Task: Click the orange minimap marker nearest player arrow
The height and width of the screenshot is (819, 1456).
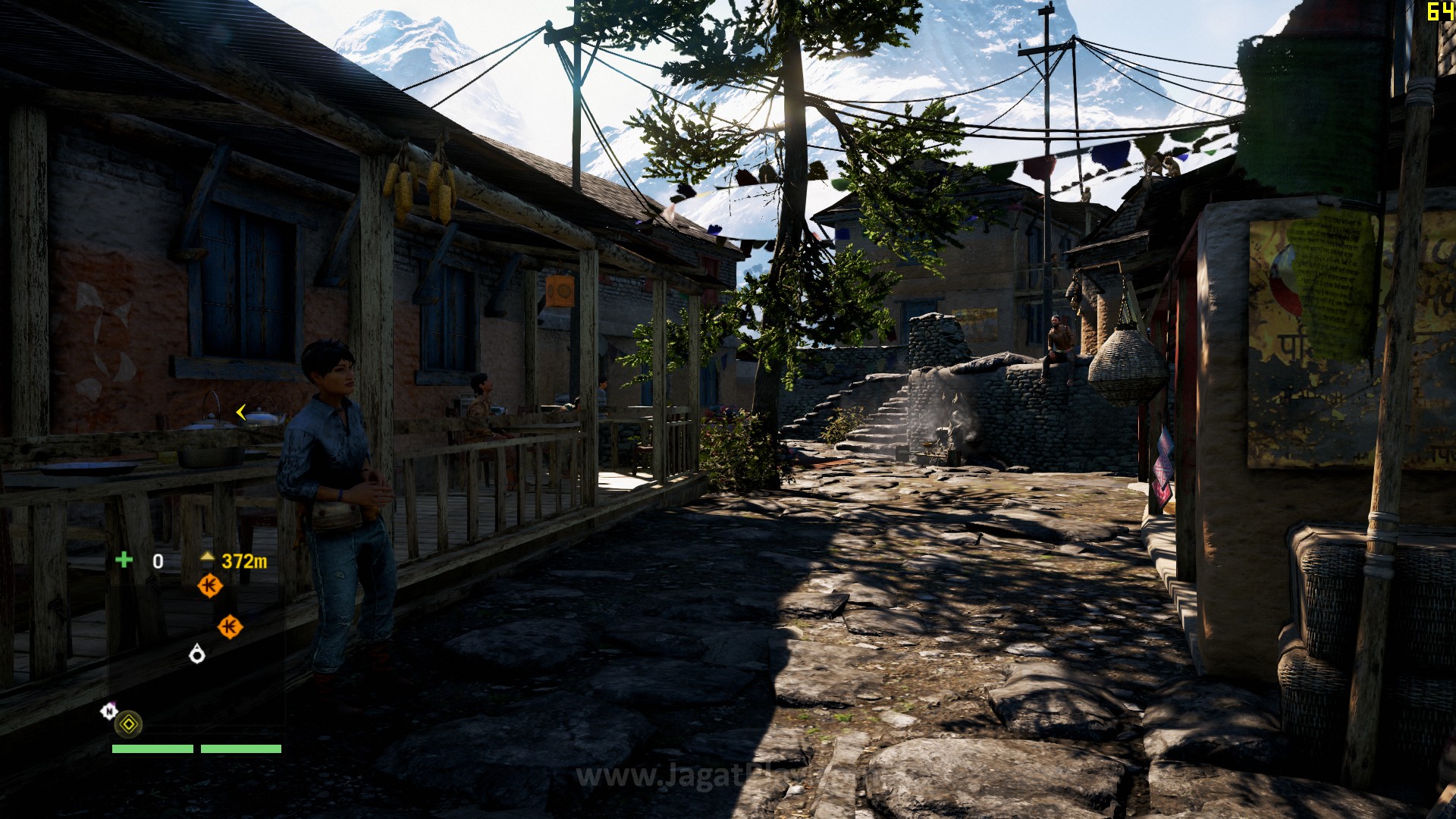Action: click(230, 627)
